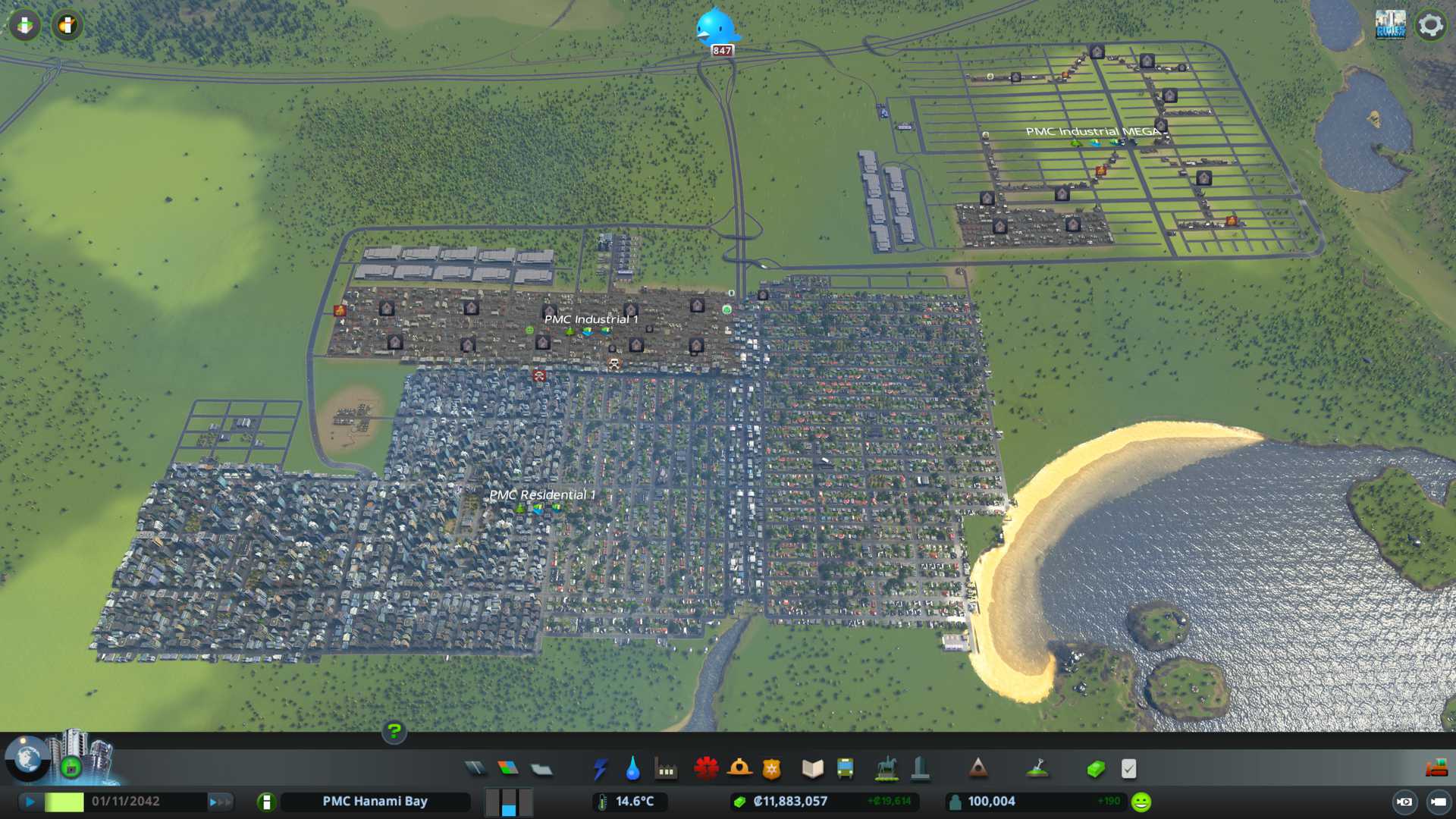Open the Roads build menu
1456x819 pixels.
coord(475,769)
